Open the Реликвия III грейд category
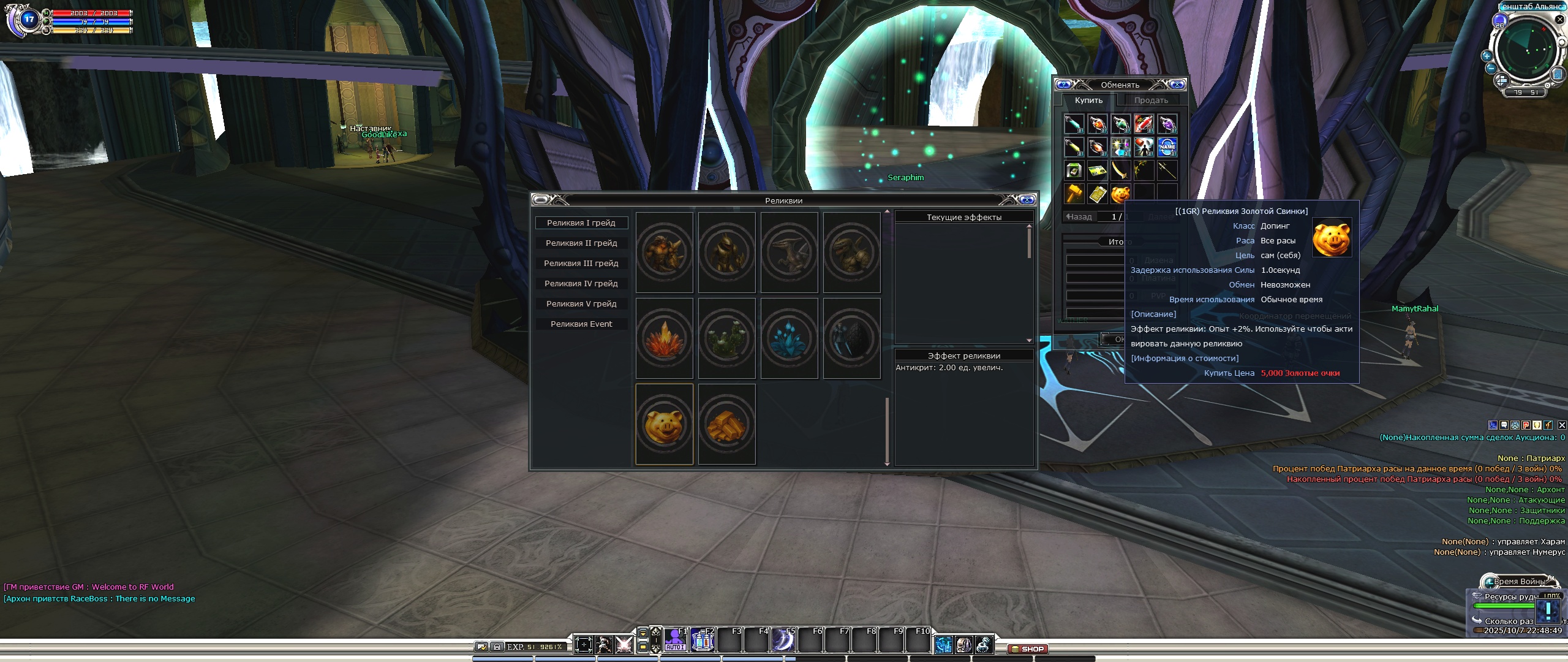Viewport: 1568px width, 662px height. point(581,264)
